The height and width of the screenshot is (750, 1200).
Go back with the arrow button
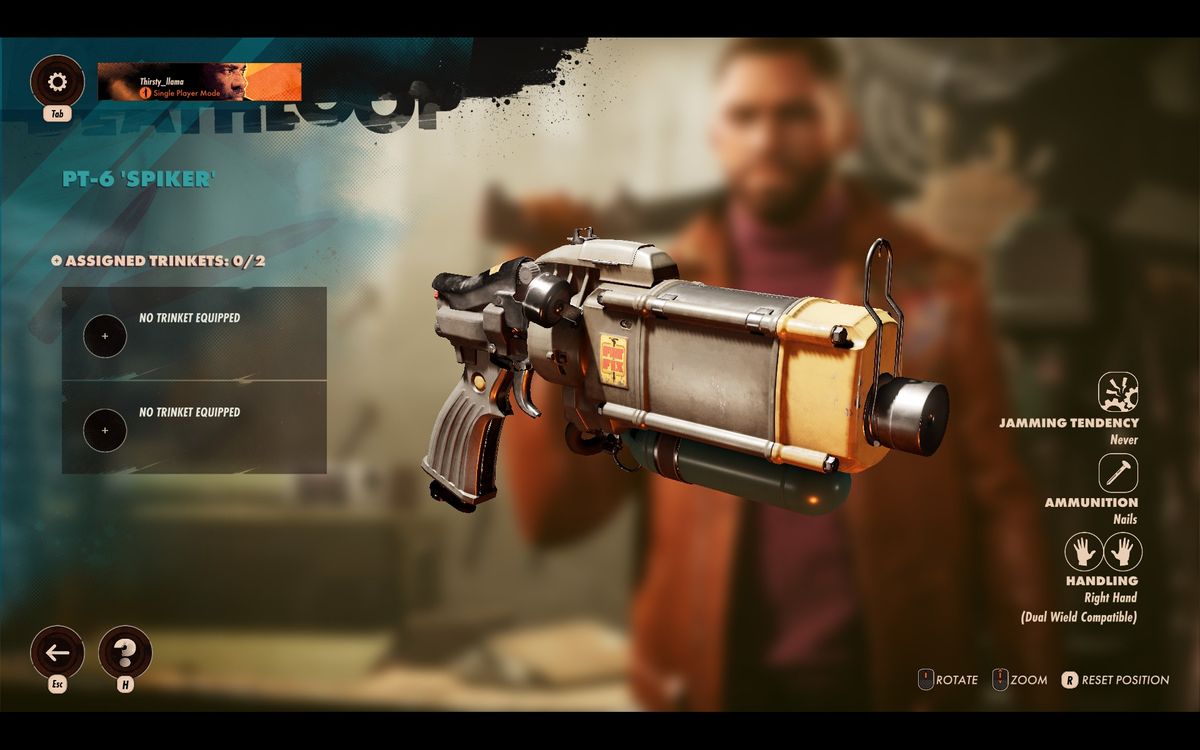pyautogui.click(x=57, y=653)
